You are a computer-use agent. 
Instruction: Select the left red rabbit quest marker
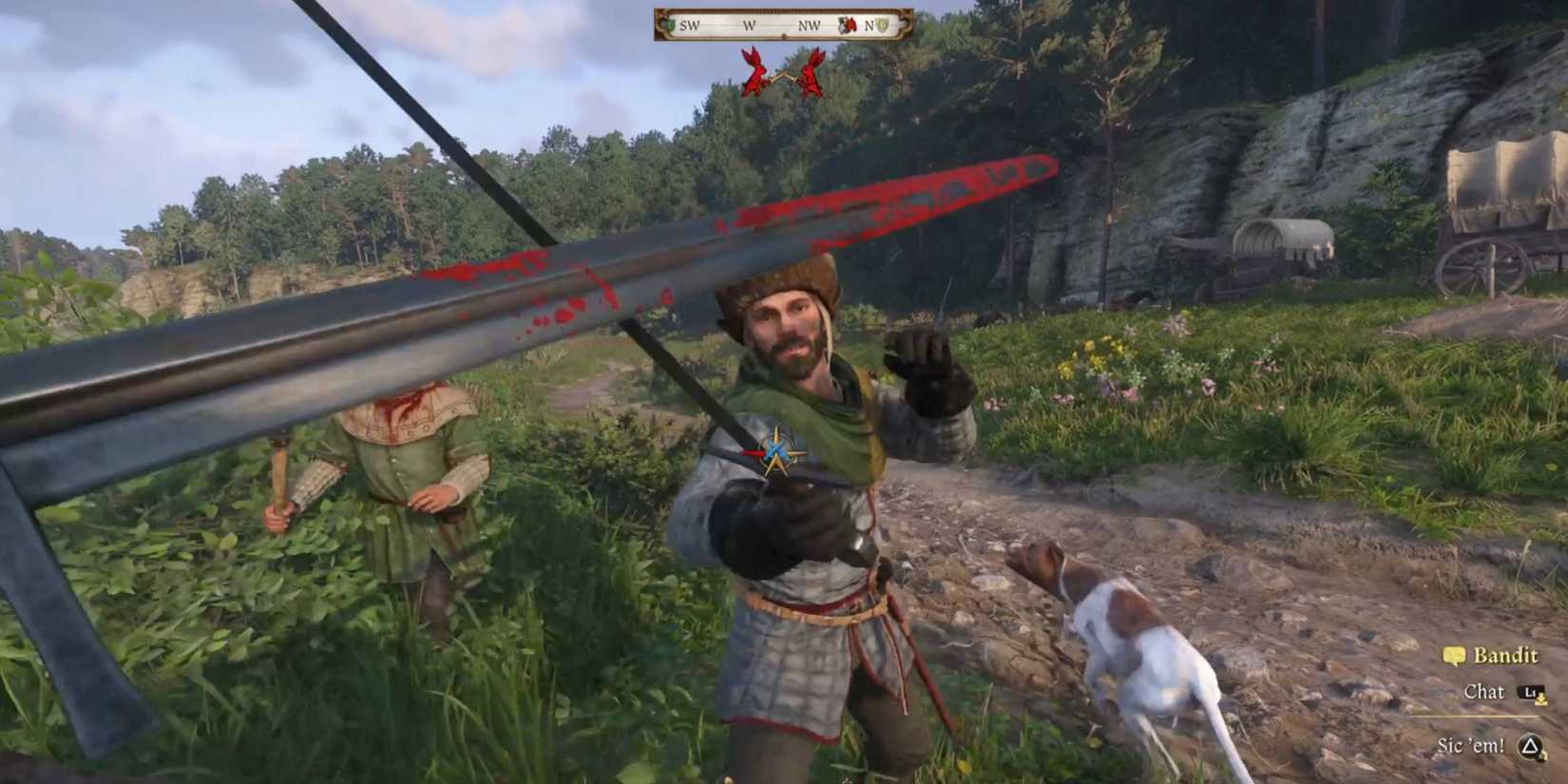pos(755,71)
